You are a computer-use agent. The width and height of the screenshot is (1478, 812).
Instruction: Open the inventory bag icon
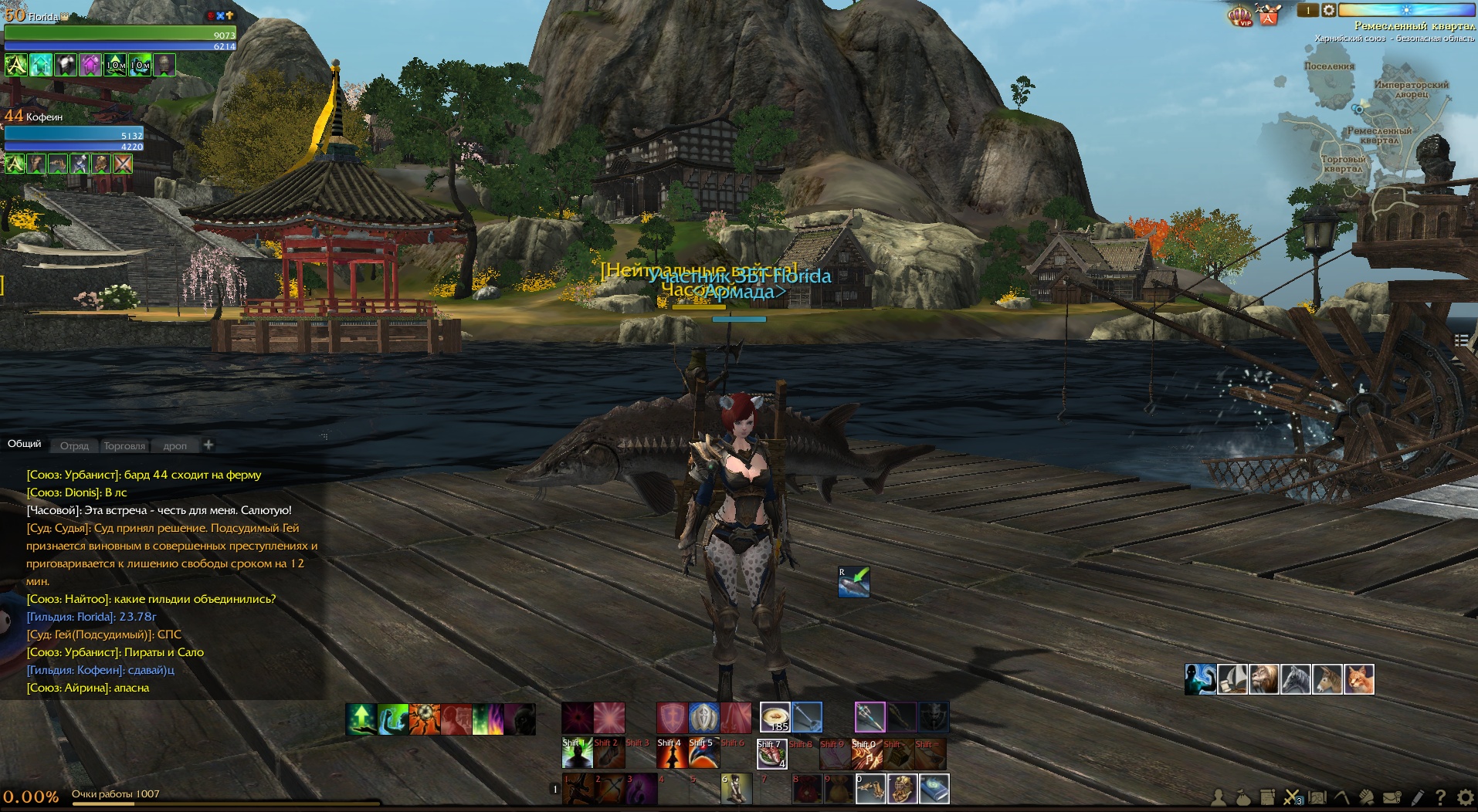(1242, 797)
